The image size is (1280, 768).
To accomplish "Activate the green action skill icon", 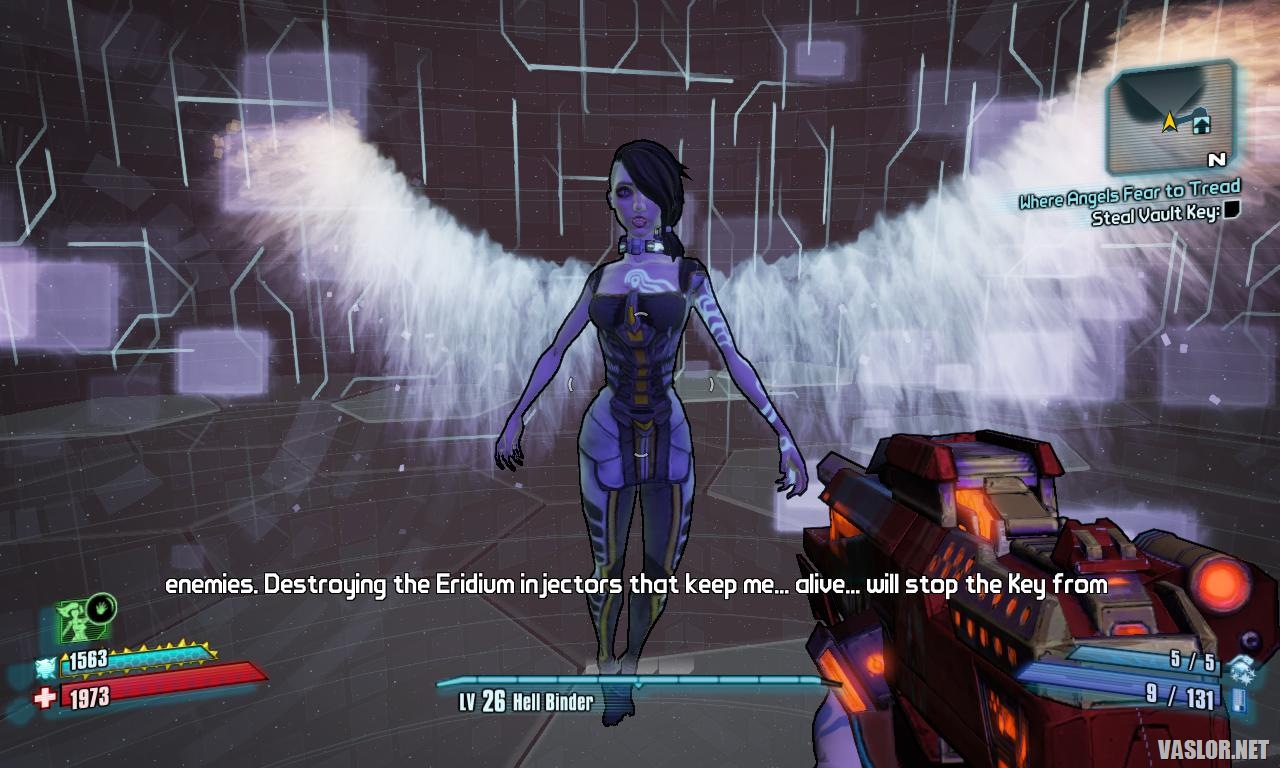I will pos(82,619).
